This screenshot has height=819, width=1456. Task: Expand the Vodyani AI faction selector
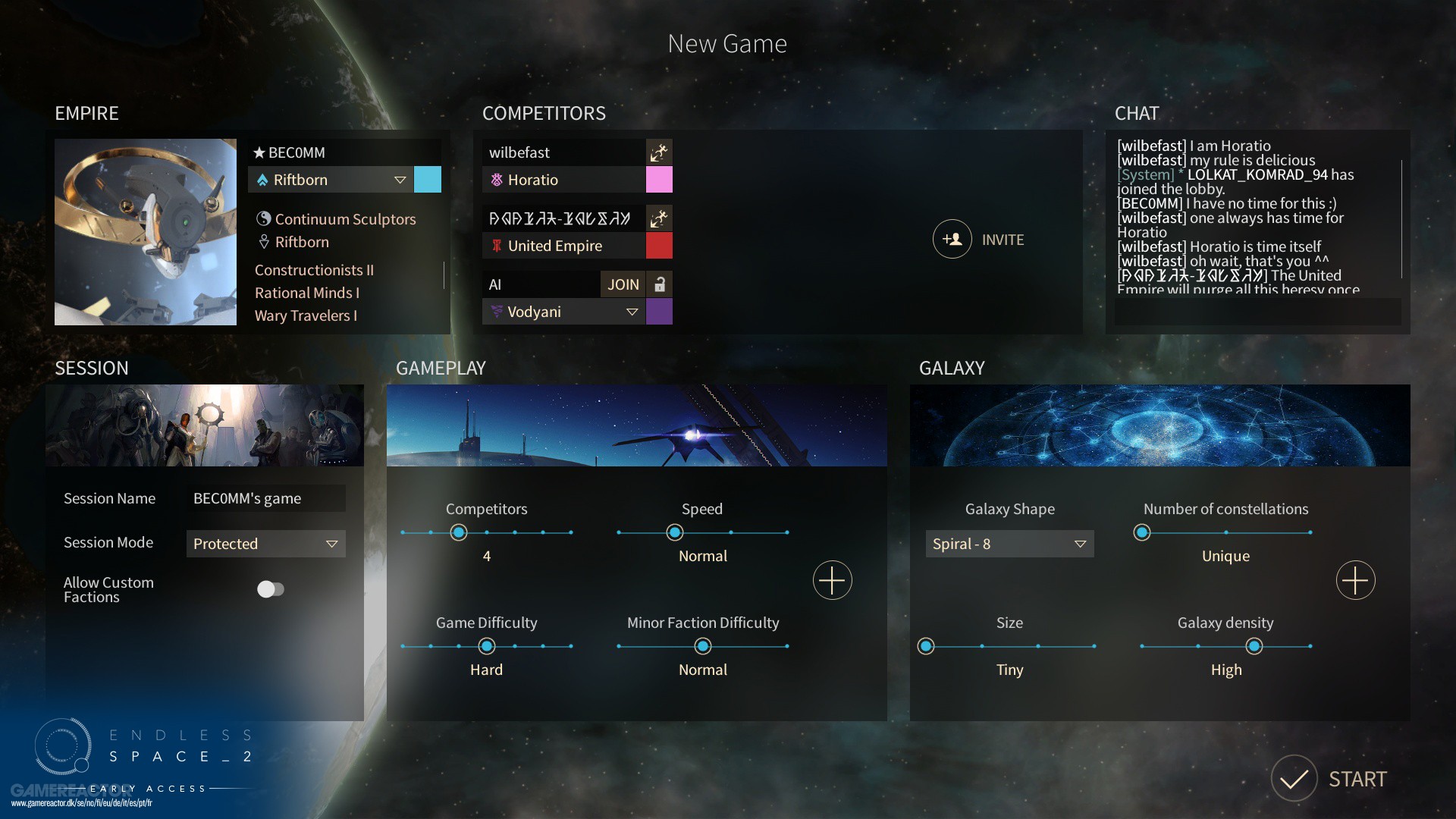click(x=632, y=312)
